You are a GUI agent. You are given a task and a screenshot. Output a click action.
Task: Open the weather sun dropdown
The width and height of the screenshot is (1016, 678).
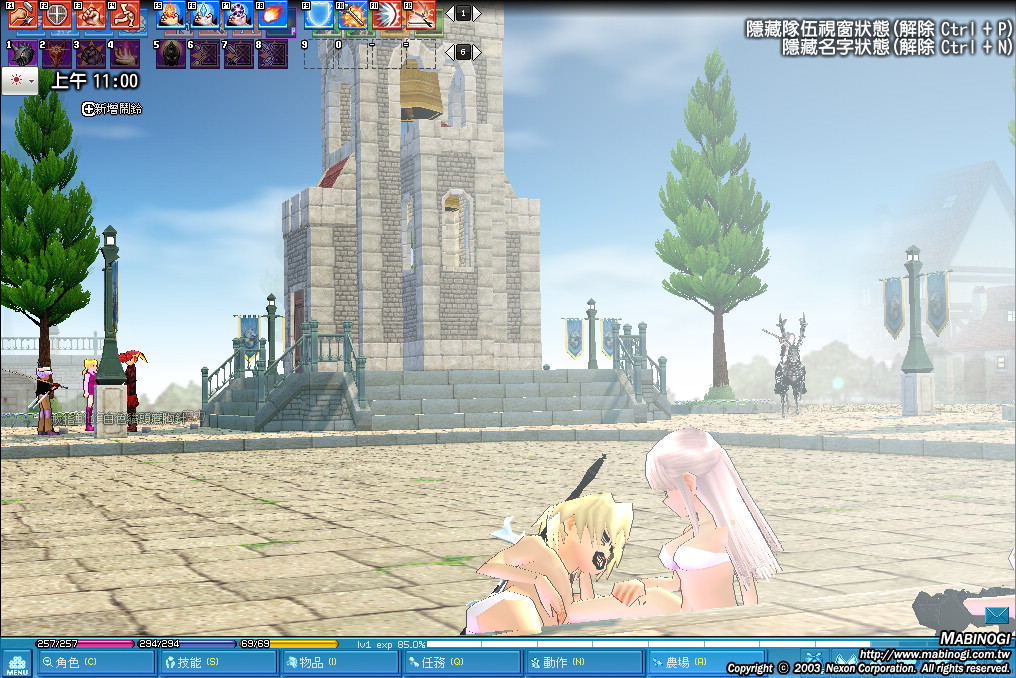point(20,81)
